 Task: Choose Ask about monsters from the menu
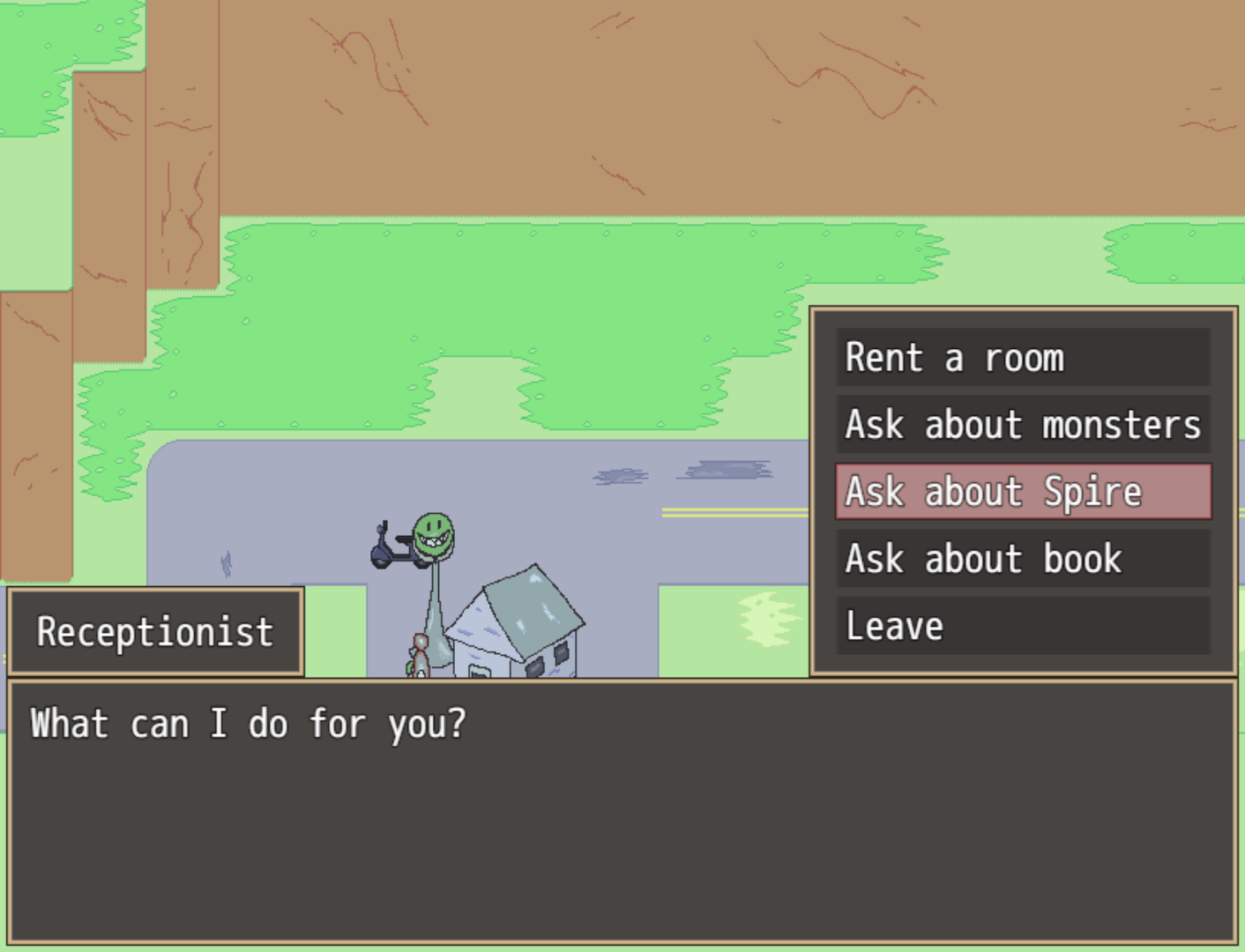[1023, 425]
